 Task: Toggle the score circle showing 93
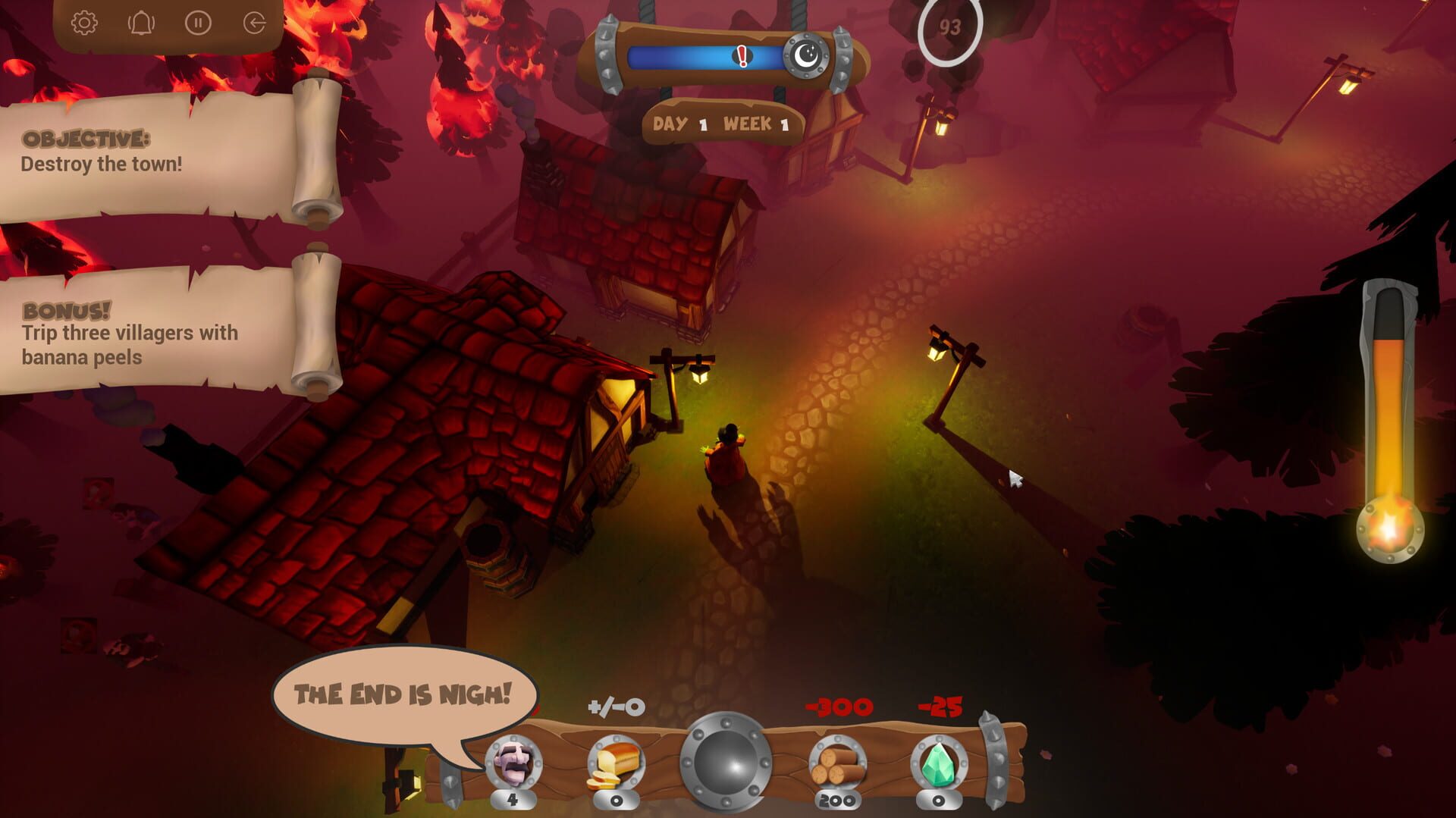click(950, 29)
